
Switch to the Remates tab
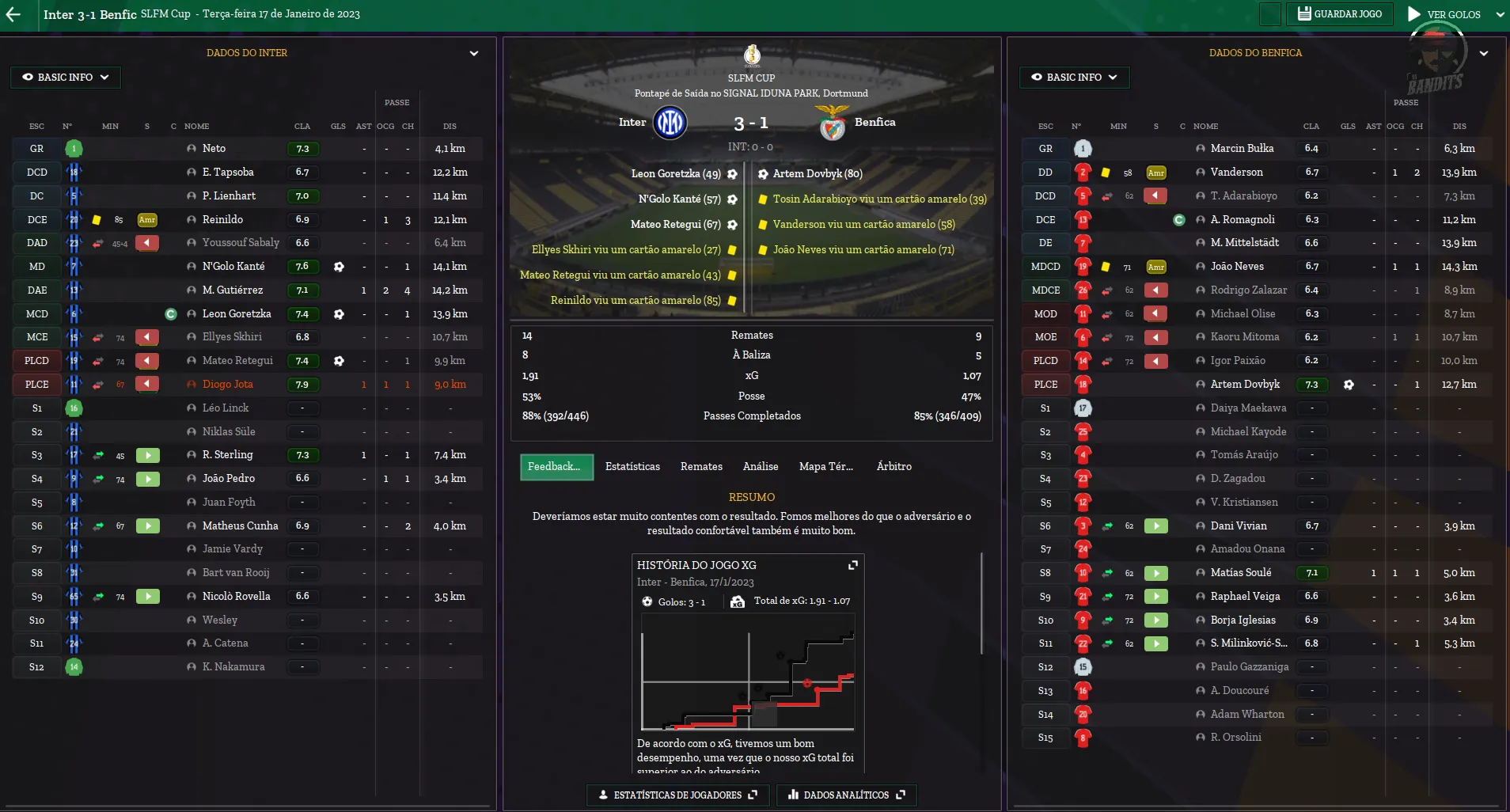tap(701, 467)
